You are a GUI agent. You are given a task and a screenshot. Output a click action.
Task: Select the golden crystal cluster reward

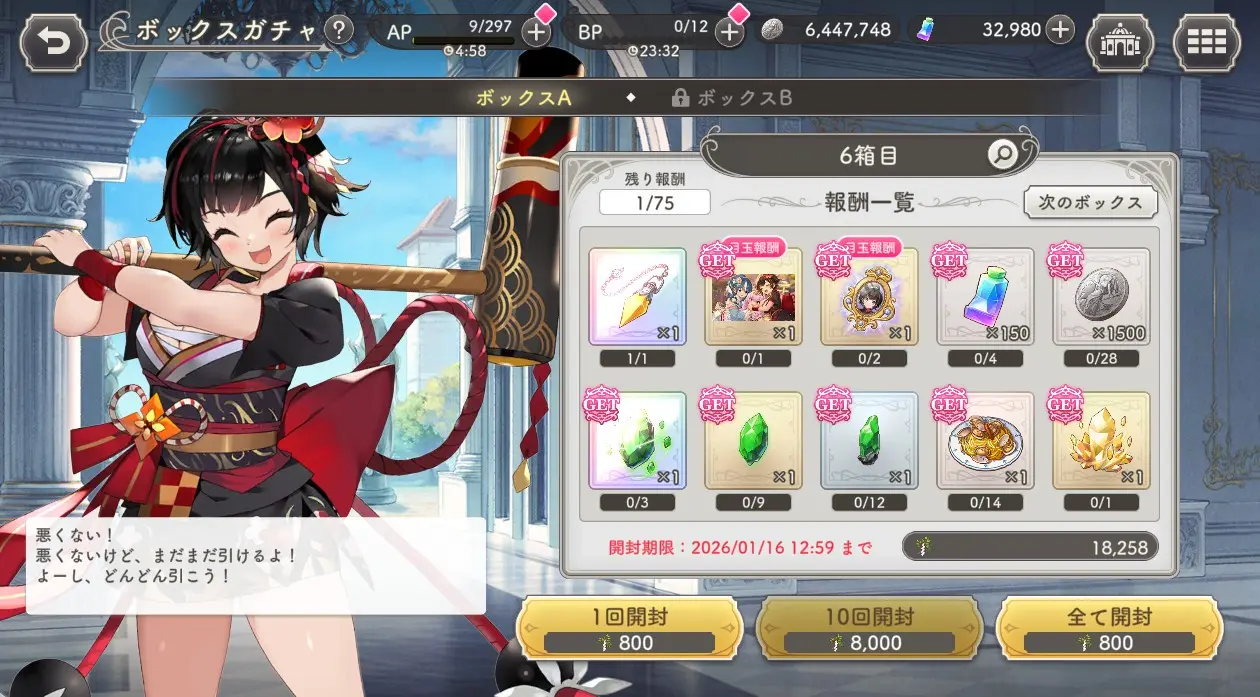pos(1101,440)
